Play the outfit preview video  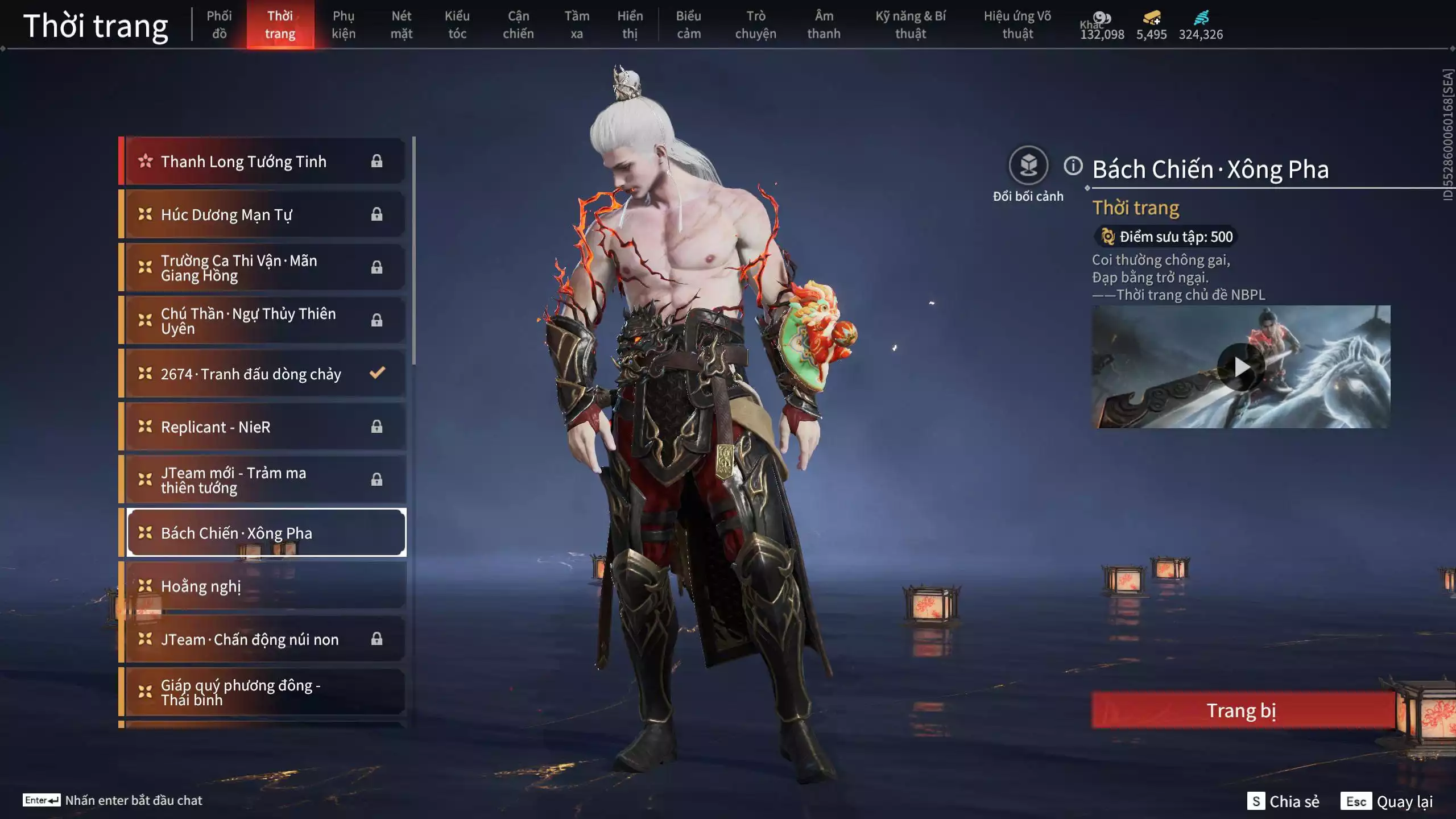click(1240, 367)
